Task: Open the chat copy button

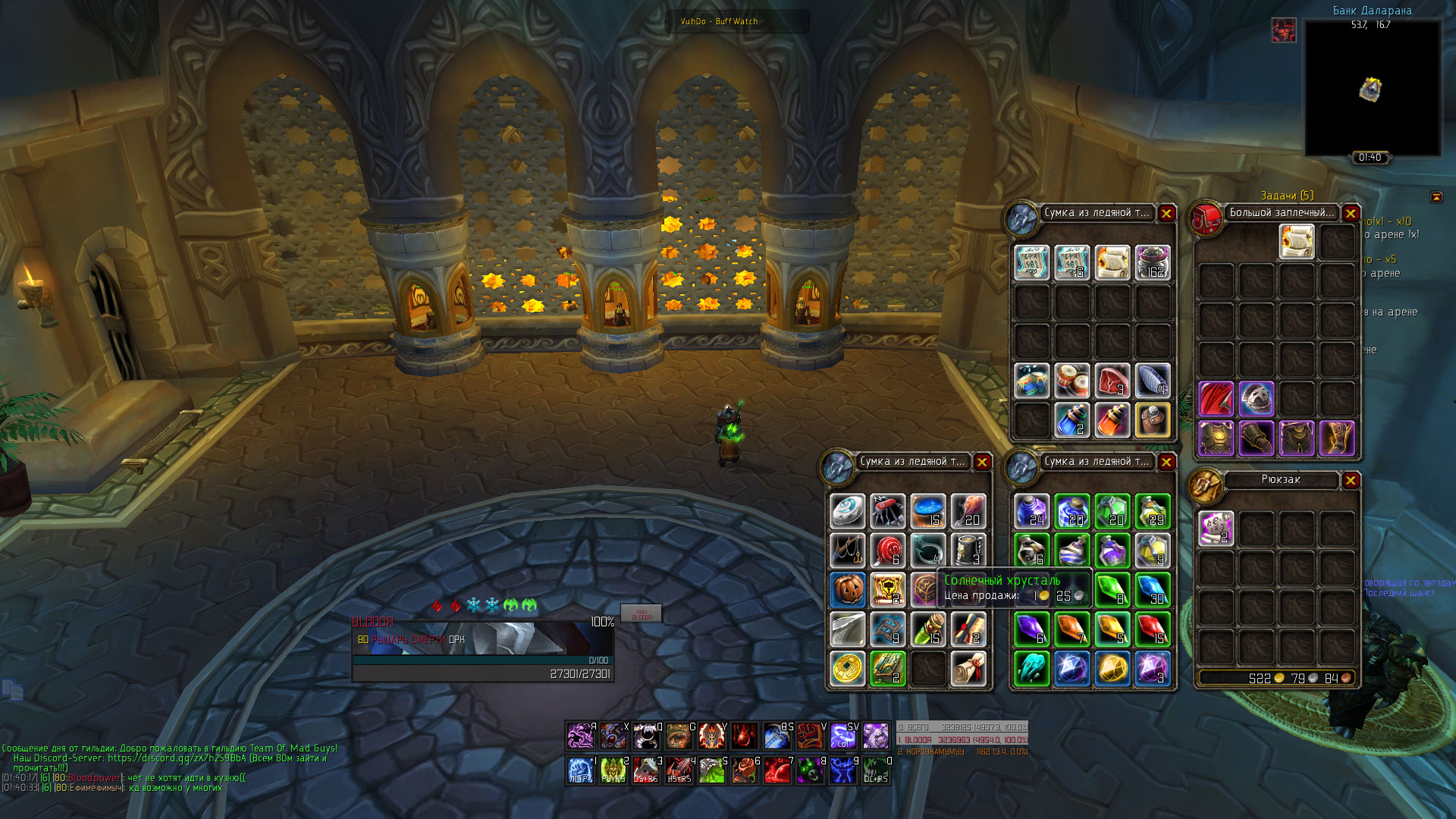Action: pos(13,690)
